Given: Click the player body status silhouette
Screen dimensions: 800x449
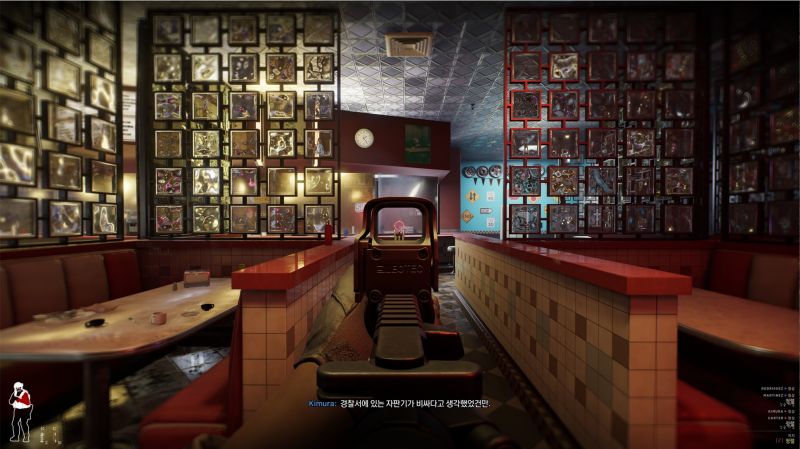Looking at the screenshot, I should (18, 412).
